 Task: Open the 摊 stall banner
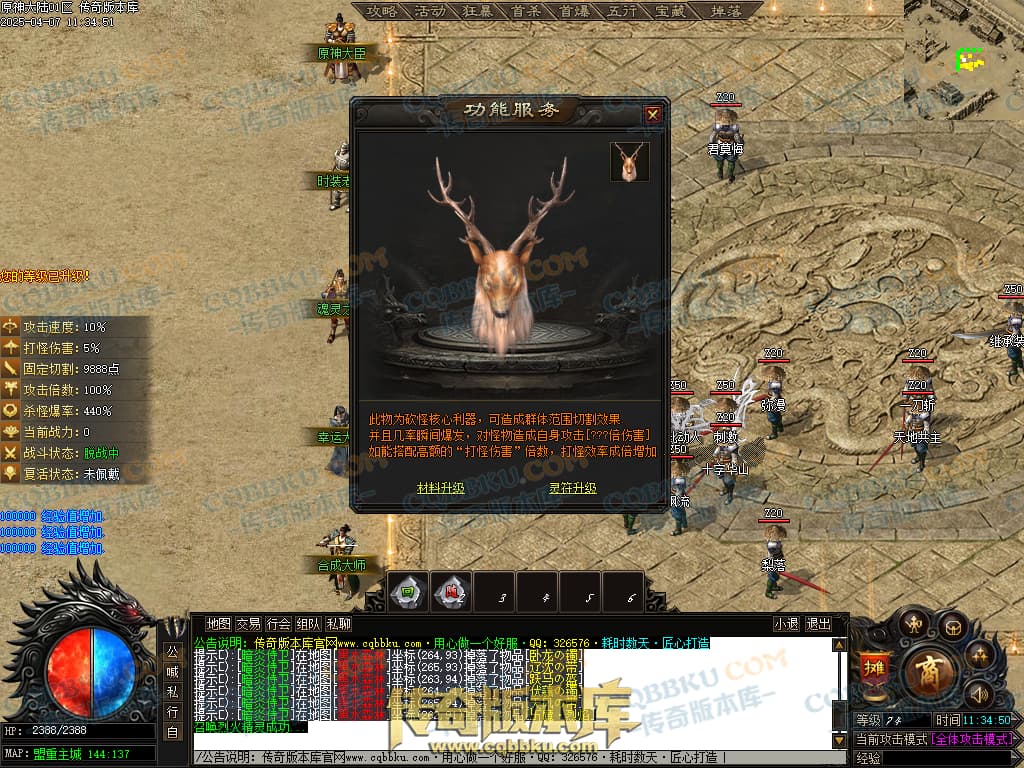click(873, 669)
